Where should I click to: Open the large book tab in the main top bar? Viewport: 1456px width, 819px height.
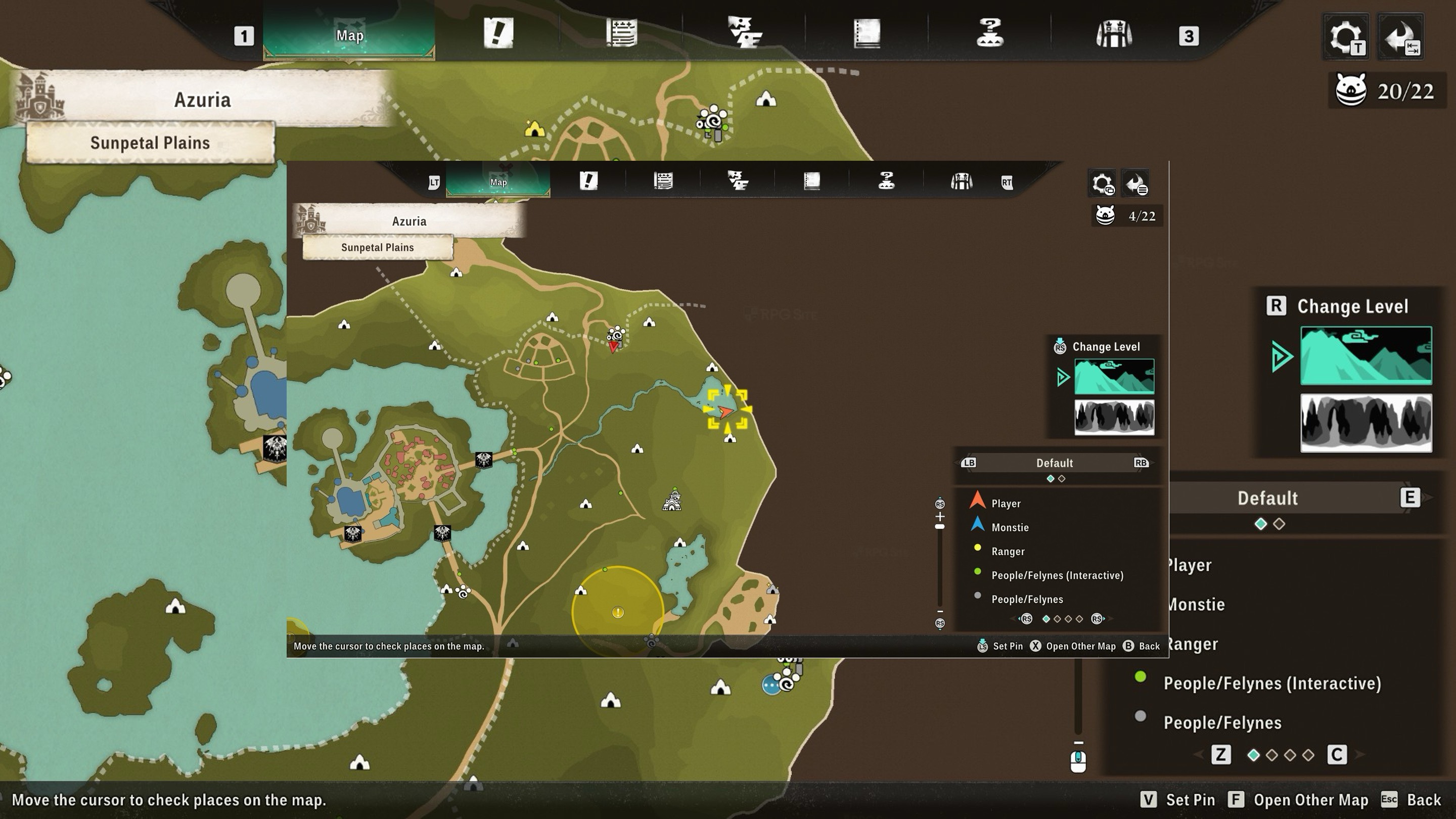(867, 33)
